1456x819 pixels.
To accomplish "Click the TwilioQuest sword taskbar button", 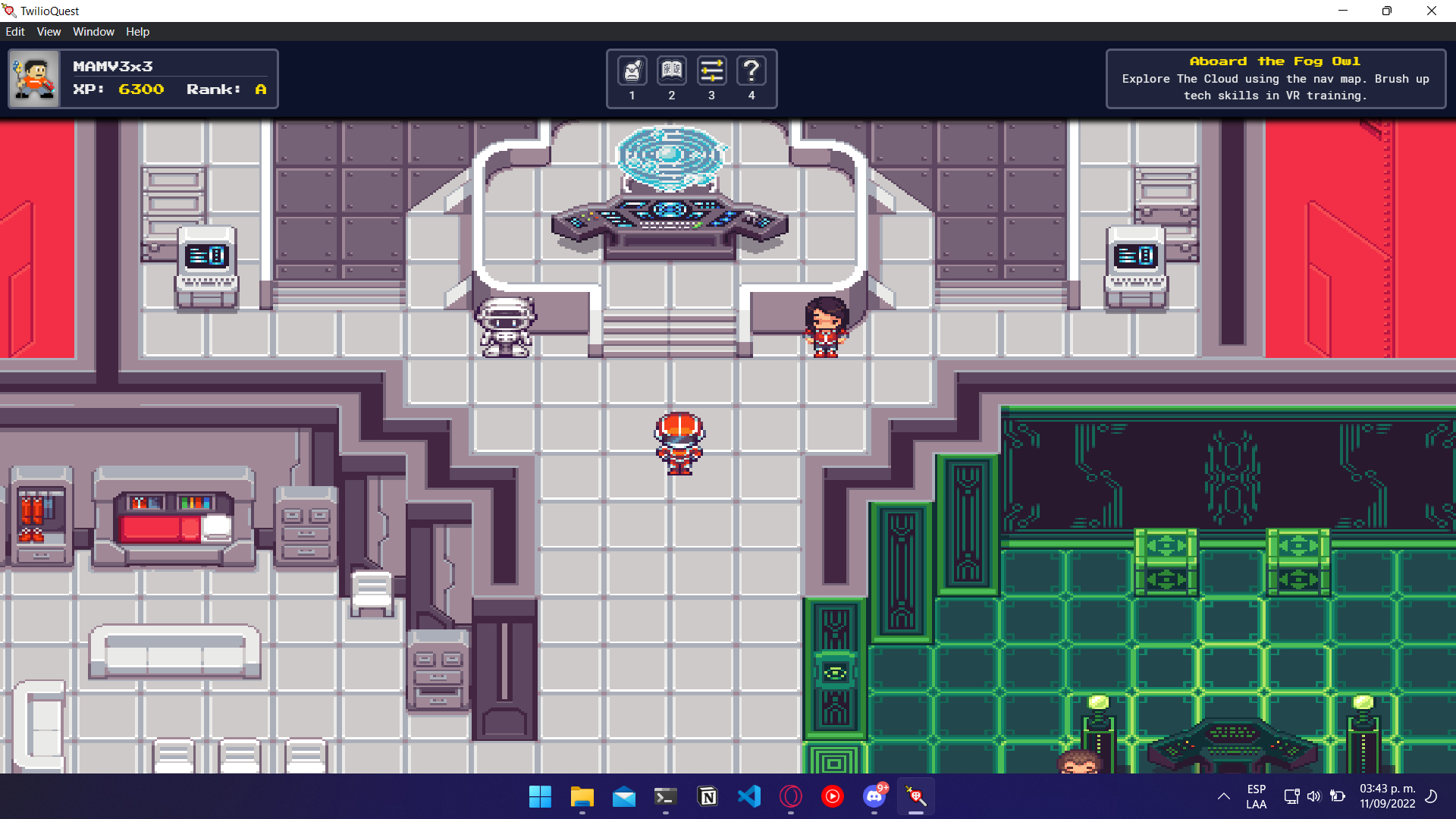I will pyautogui.click(x=915, y=796).
